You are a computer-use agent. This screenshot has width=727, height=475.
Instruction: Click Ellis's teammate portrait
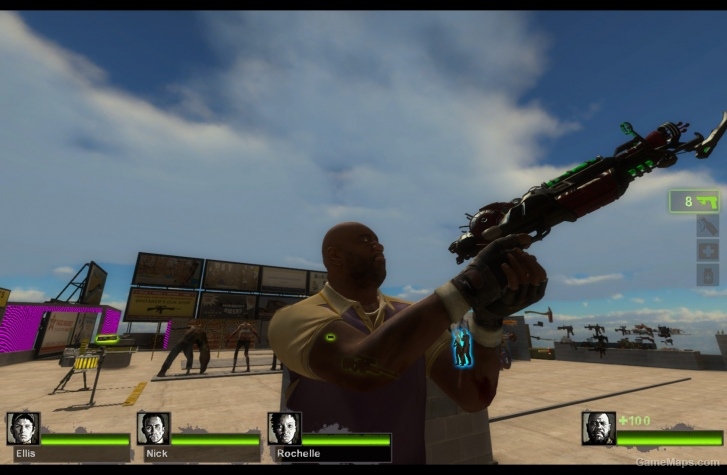(23, 428)
